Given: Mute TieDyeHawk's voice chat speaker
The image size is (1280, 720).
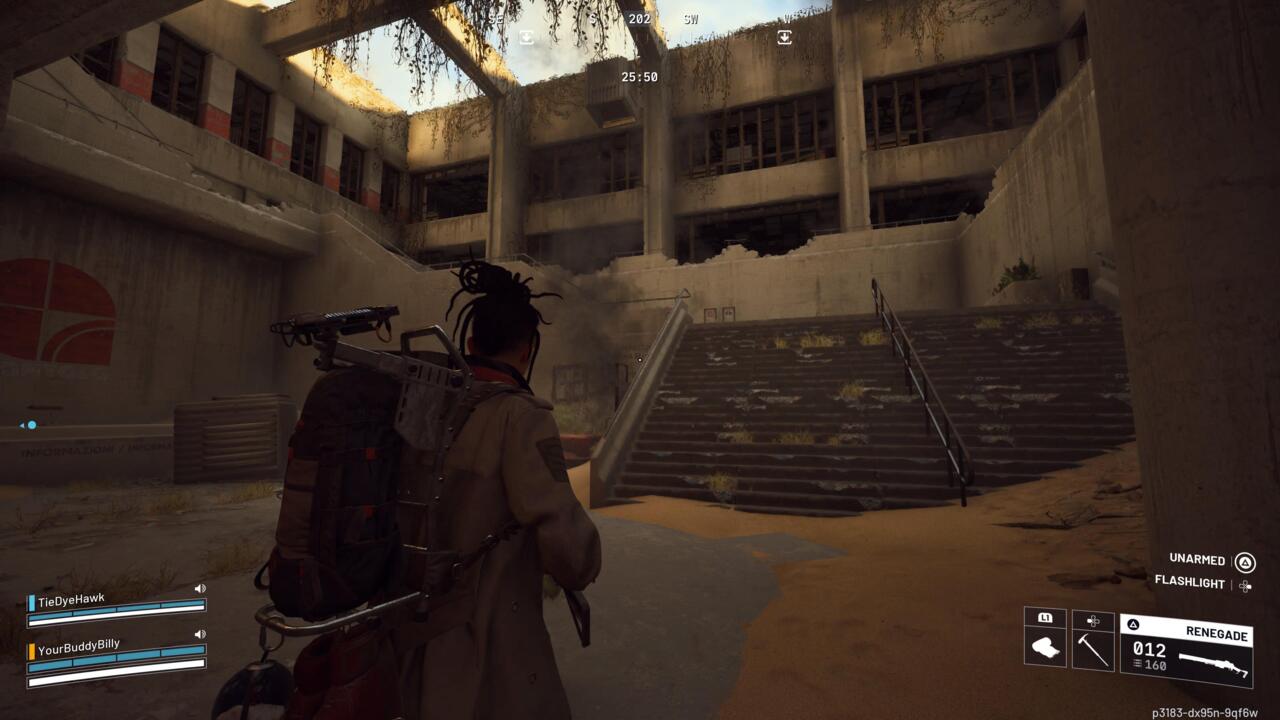Looking at the screenshot, I should 200,588.
